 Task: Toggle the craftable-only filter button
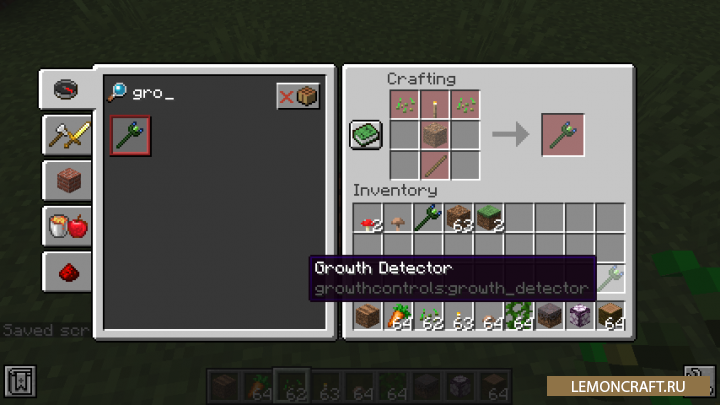point(298,96)
